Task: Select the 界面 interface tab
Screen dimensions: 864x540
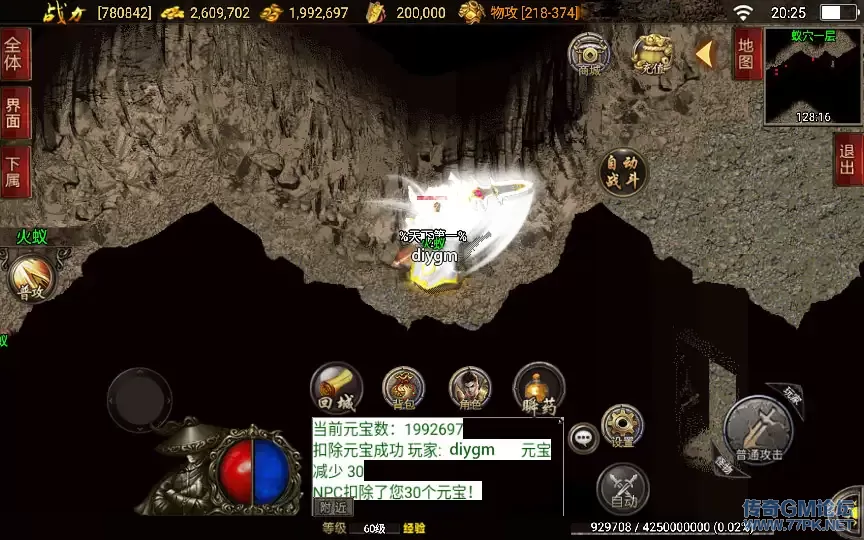Action: pyautogui.click(x=14, y=113)
